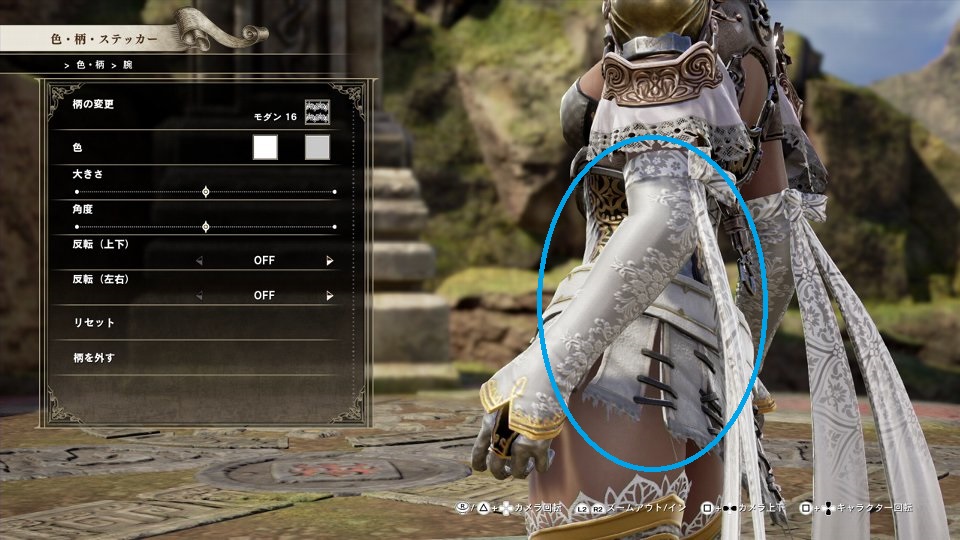The height and width of the screenshot is (540, 960).
Task: Click left arrow for 反転（左右）
Action: [198, 296]
